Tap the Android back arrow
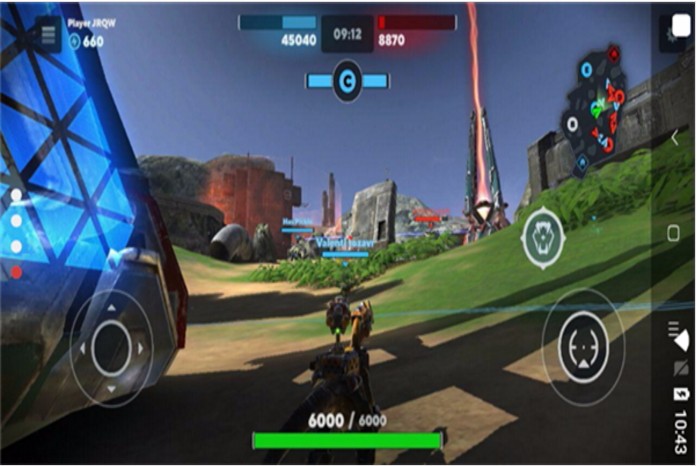 click(x=674, y=138)
